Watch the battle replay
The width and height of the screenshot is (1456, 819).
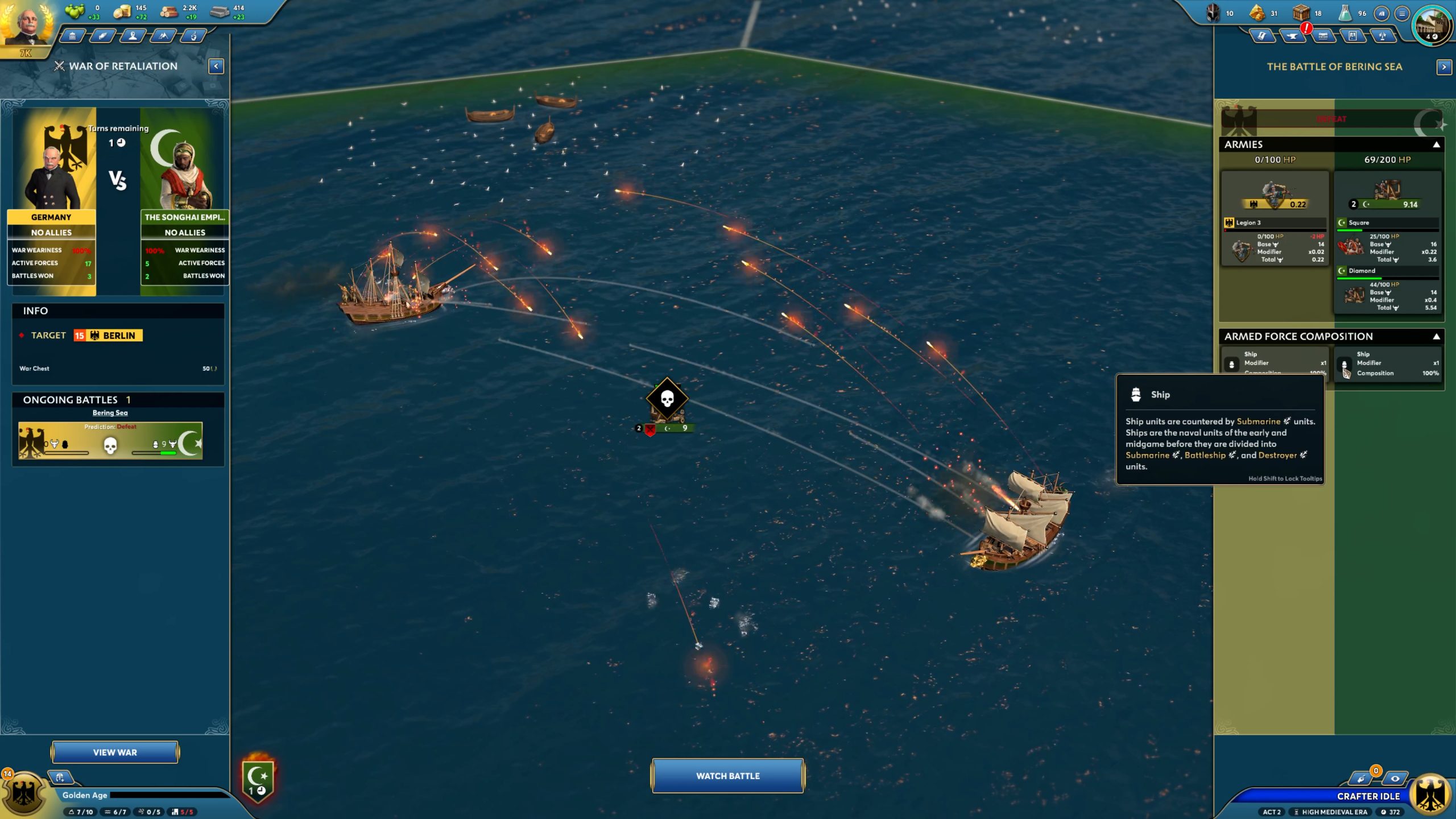tap(727, 776)
